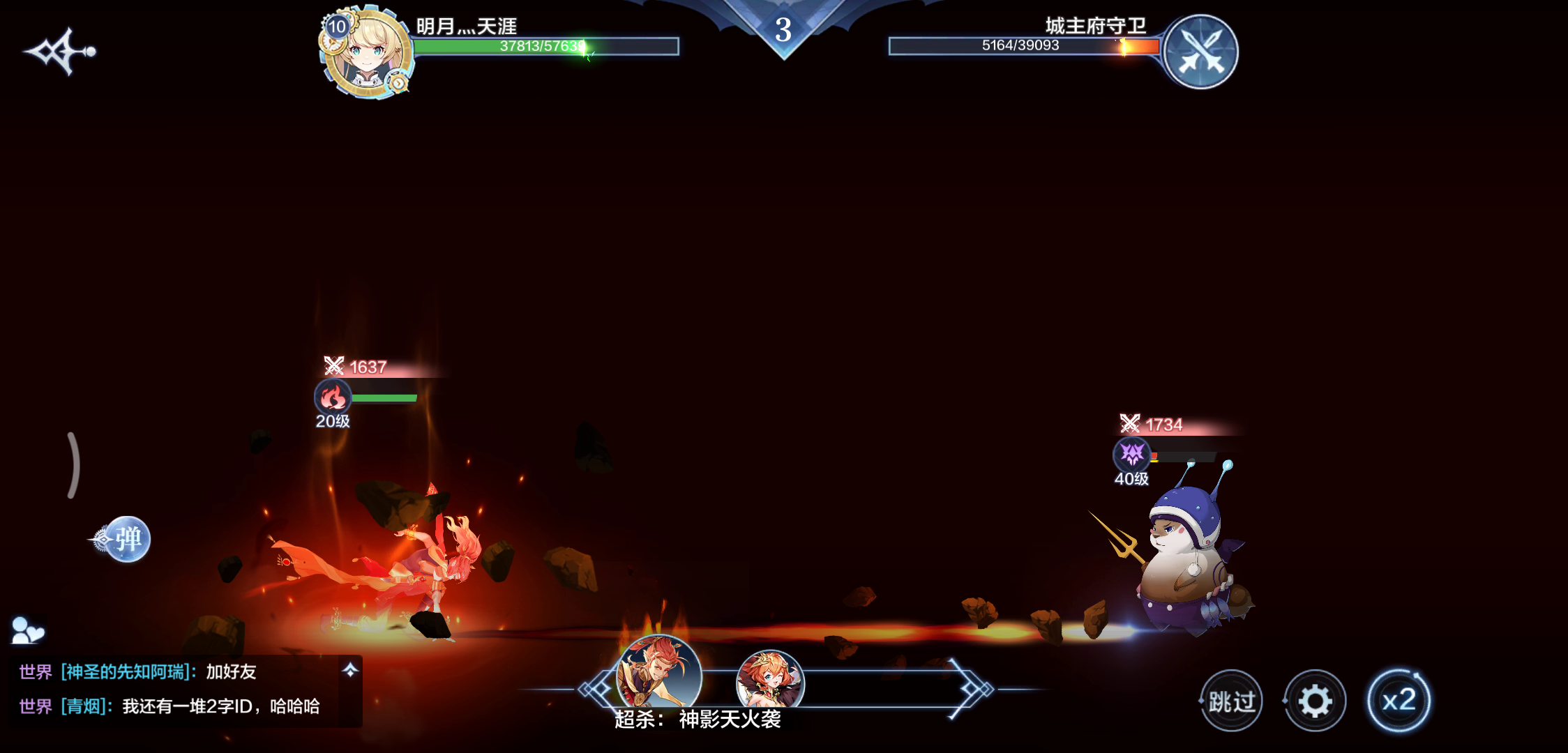Viewport: 1568px width, 753px height.
Task: Open the friends icon with heart
Action: (28, 630)
